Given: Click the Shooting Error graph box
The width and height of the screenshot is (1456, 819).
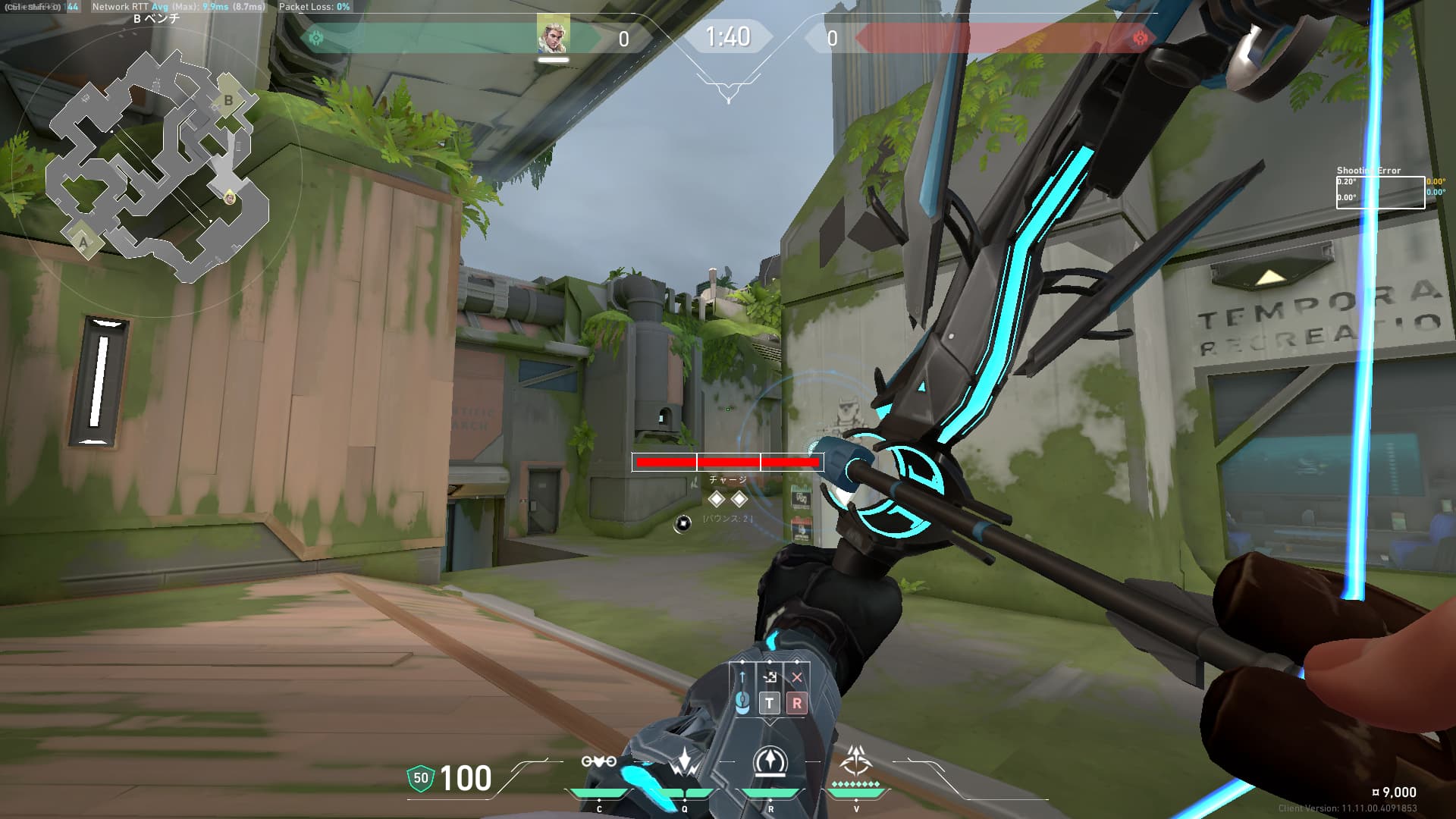Looking at the screenshot, I should (1380, 192).
